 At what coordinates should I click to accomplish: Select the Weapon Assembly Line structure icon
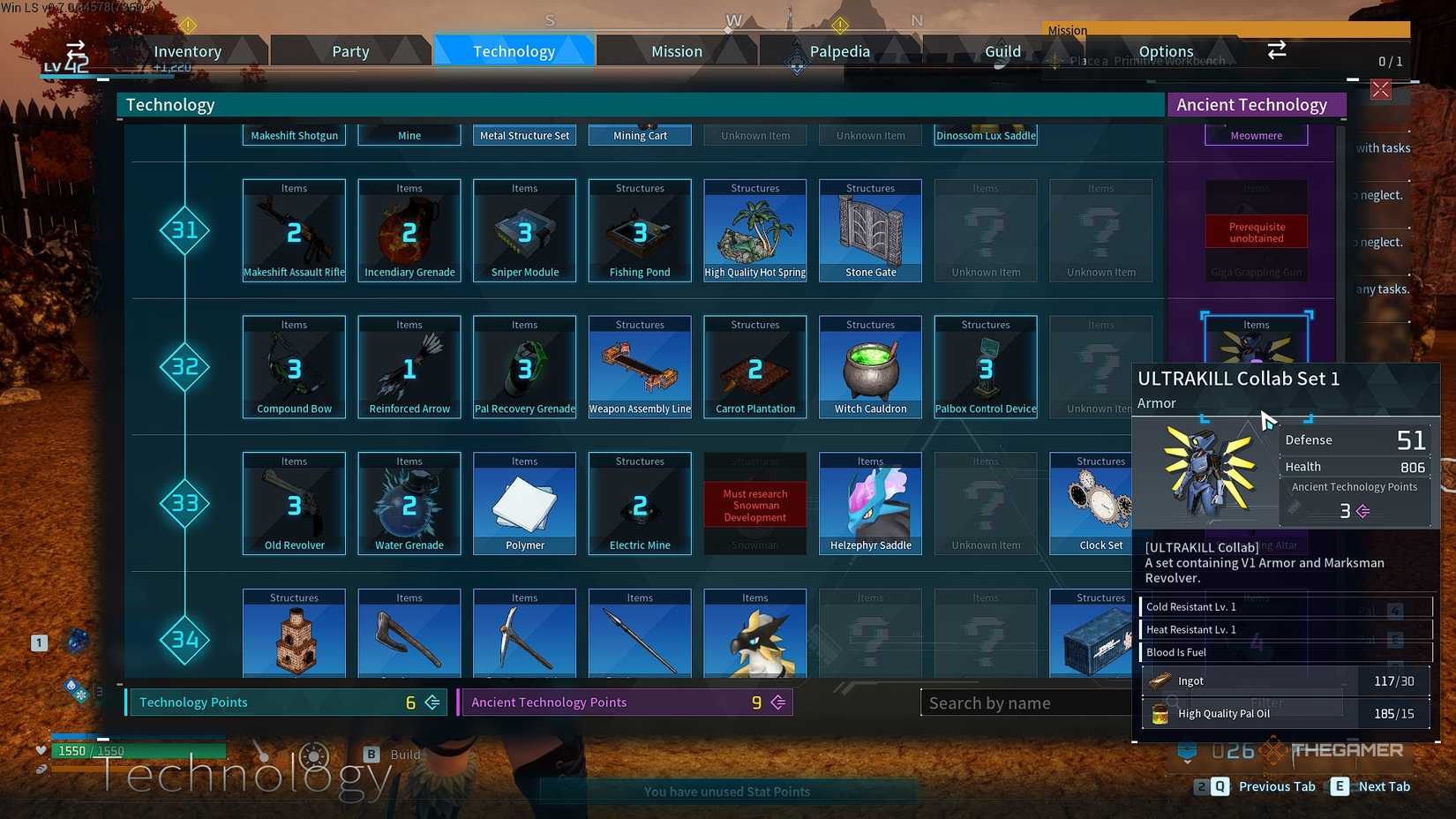(x=639, y=366)
